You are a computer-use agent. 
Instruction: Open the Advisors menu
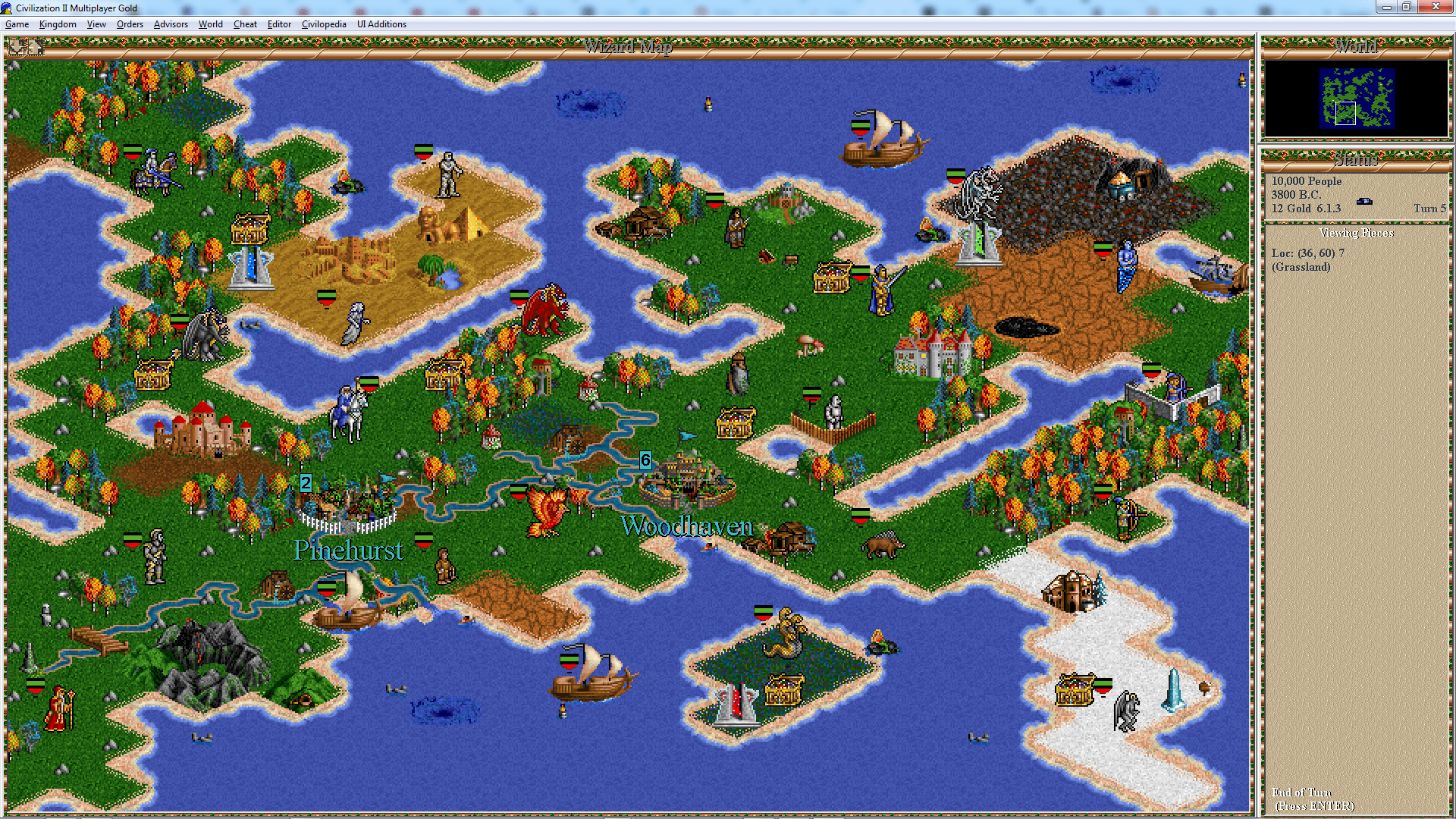tap(171, 24)
